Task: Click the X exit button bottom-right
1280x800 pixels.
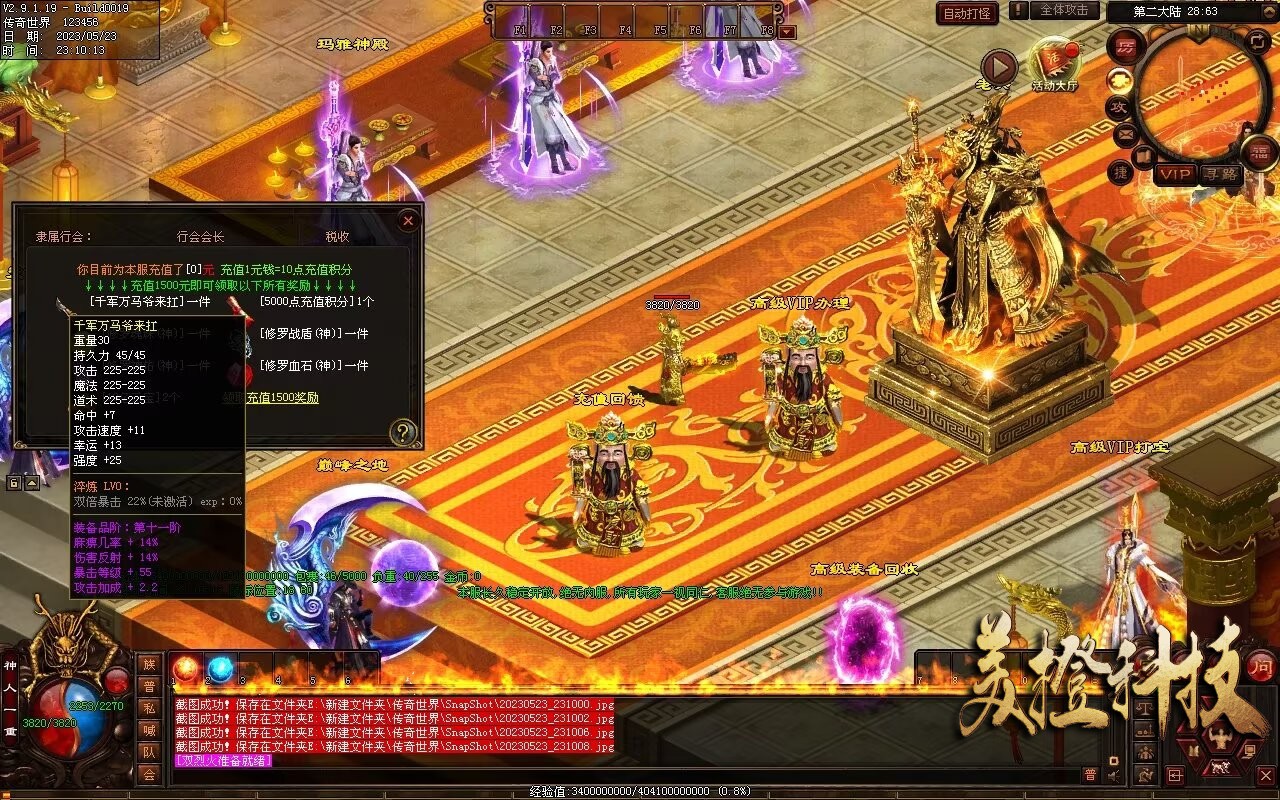Action: pyautogui.click(x=1266, y=774)
